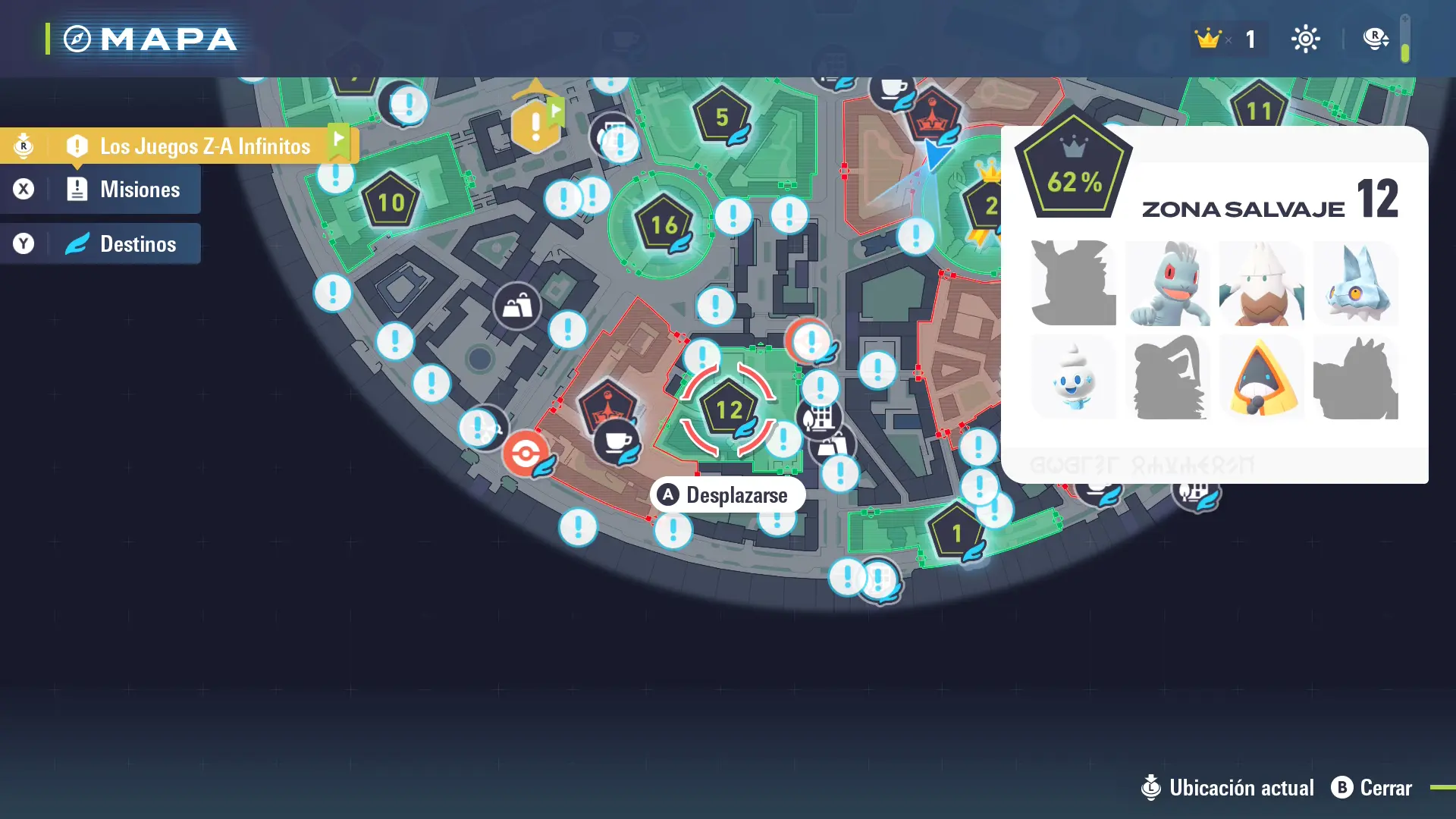This screenshot has height=819, width=1456.
Task: Select Wild Zone 10 map marker
Action: tap(391, 202)
